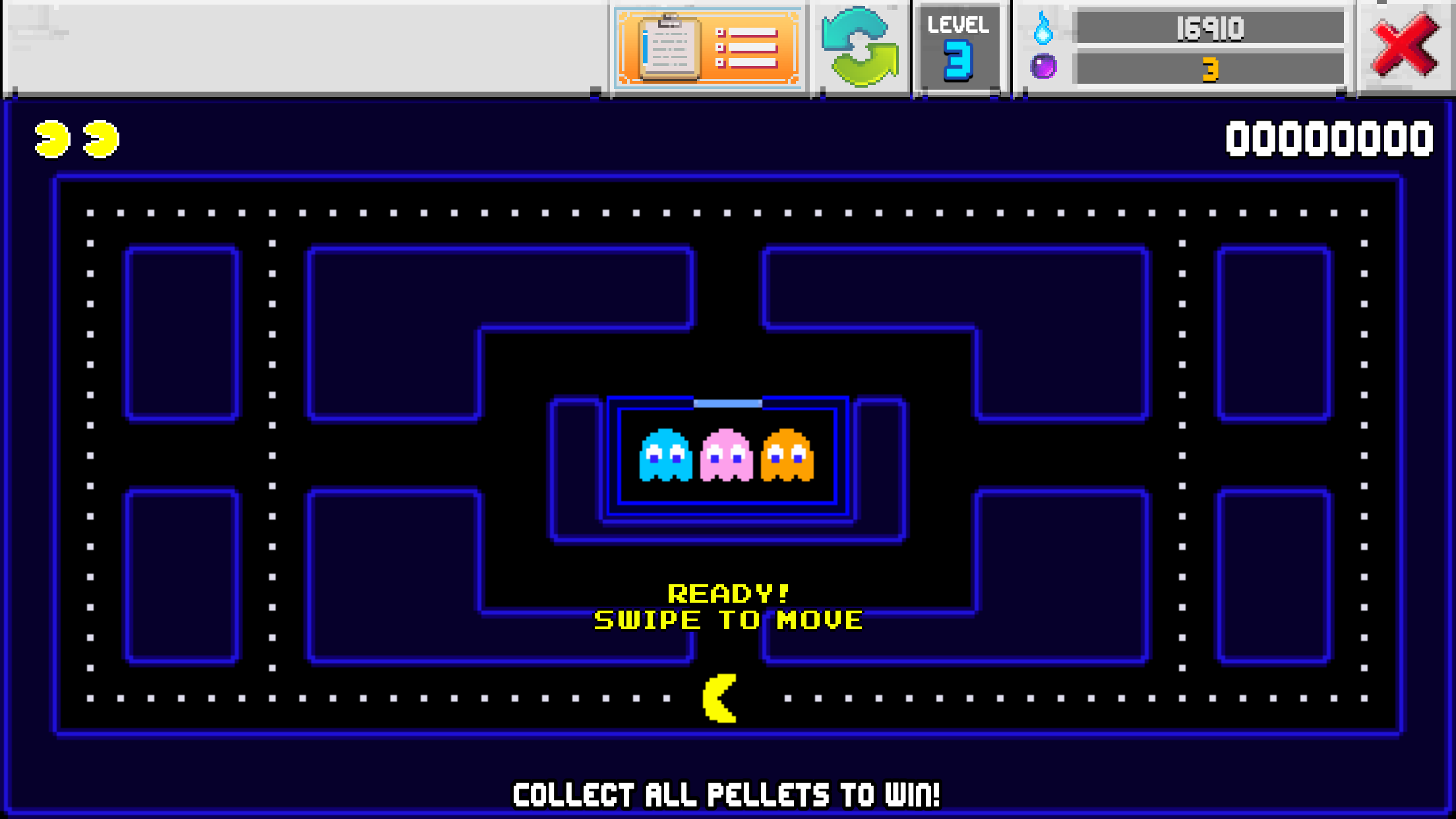Viewport: 1456px width, 819px height.
Task: Click the flame currency value 16910
Action: coord(1211,28)
